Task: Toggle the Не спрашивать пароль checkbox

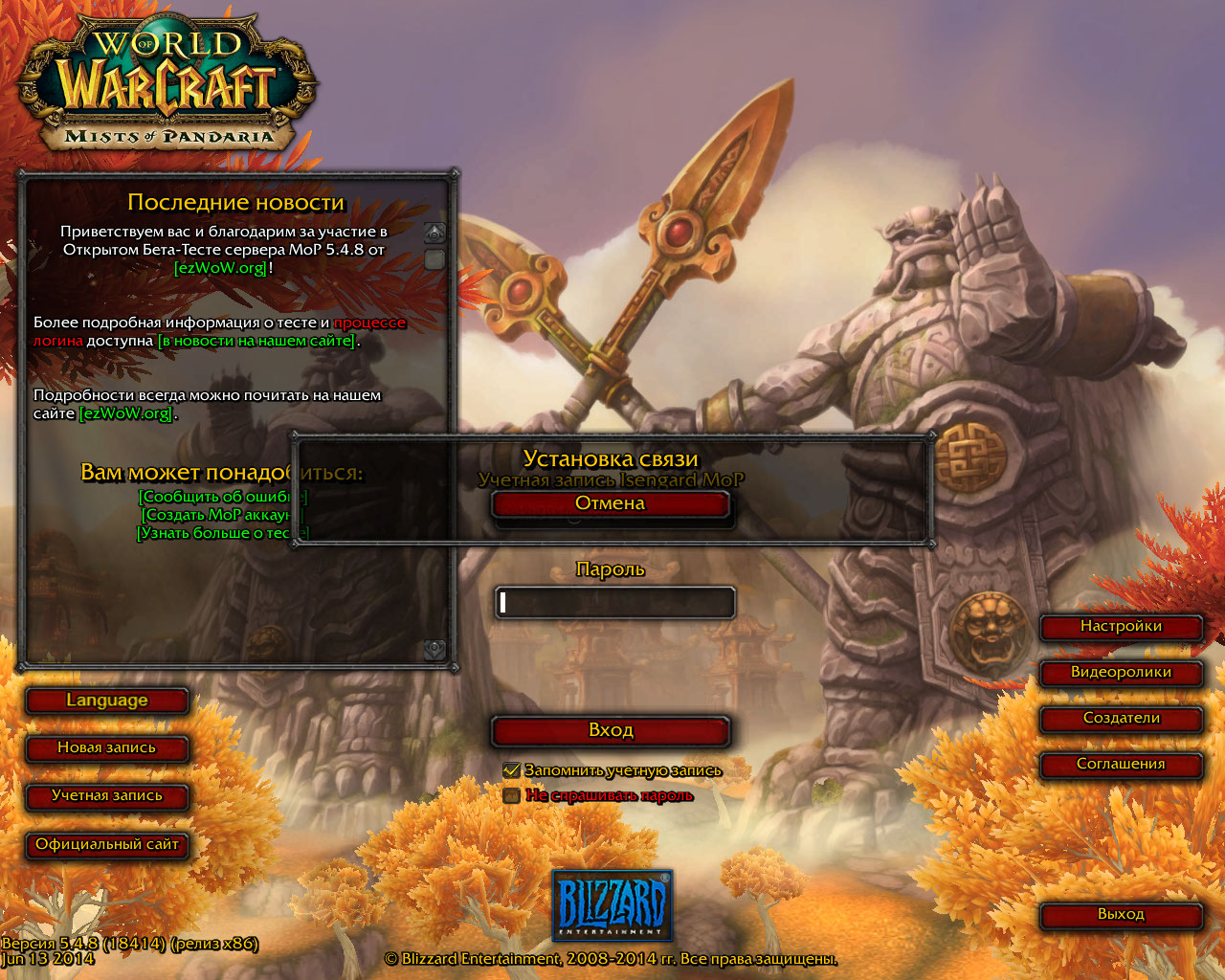Action: click(511, 795)
